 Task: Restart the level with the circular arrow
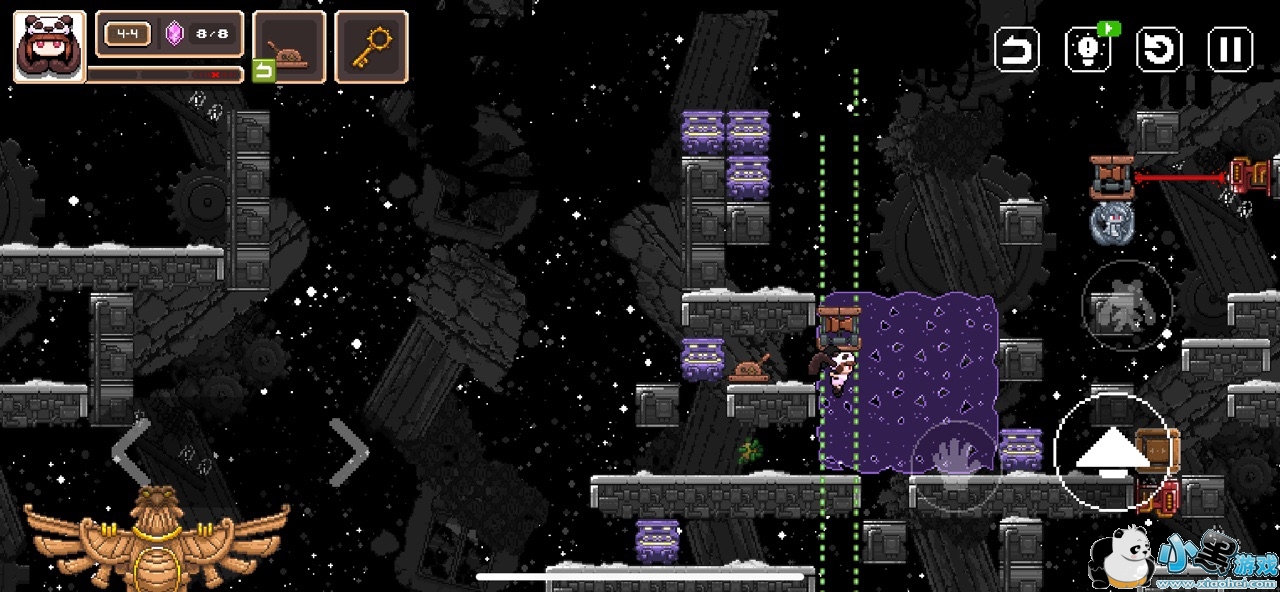(x=1159, y=49)
